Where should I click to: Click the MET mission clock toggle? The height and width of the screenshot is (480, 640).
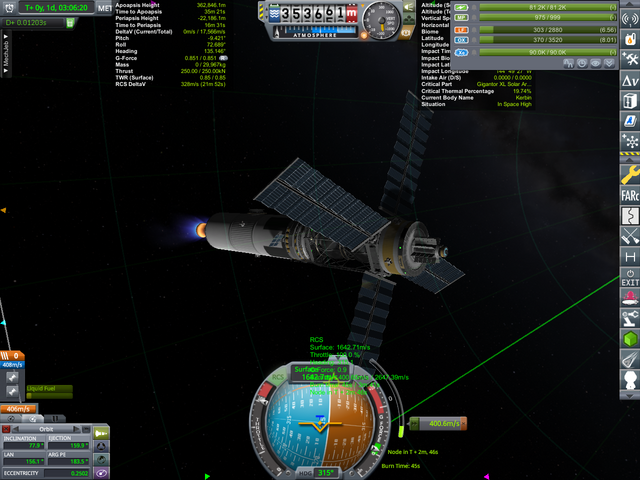[105, 7]
